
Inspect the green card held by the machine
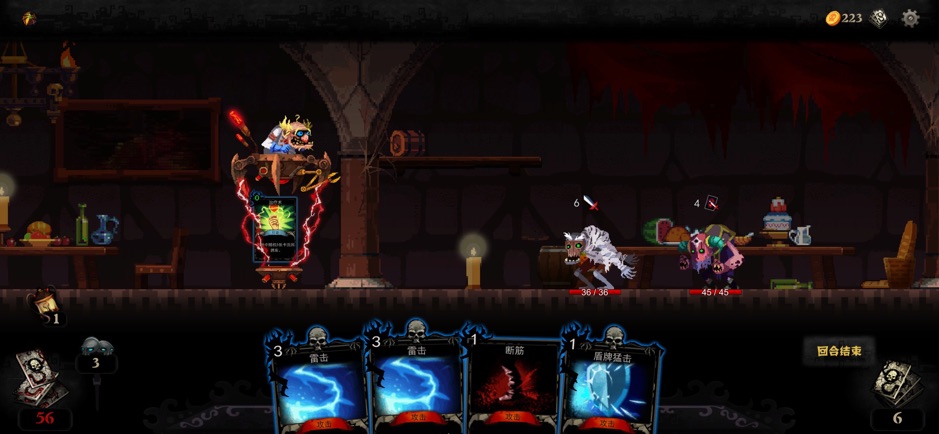(x=275, y=228)
